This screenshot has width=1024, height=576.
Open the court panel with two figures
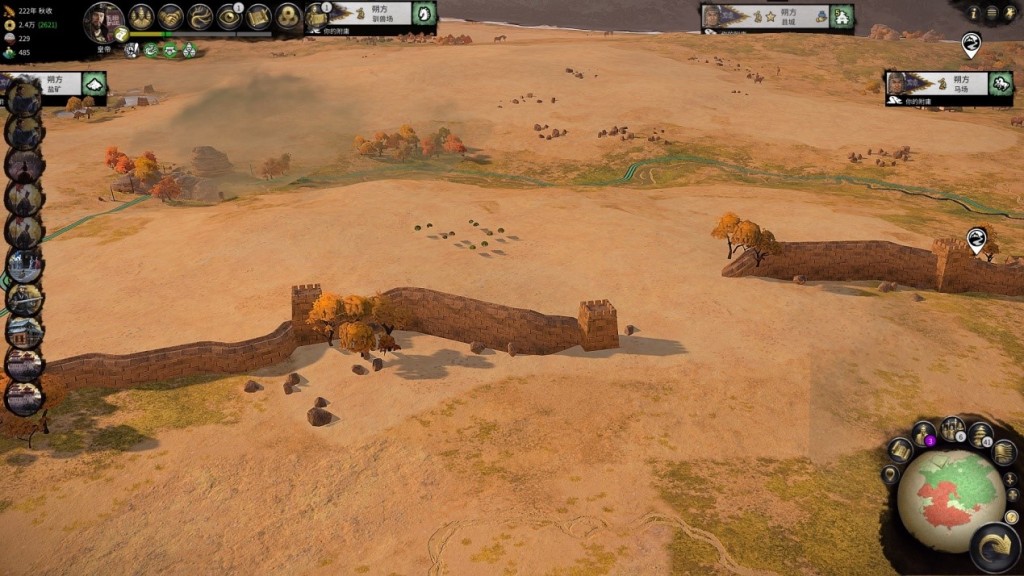tap(141, 17)
